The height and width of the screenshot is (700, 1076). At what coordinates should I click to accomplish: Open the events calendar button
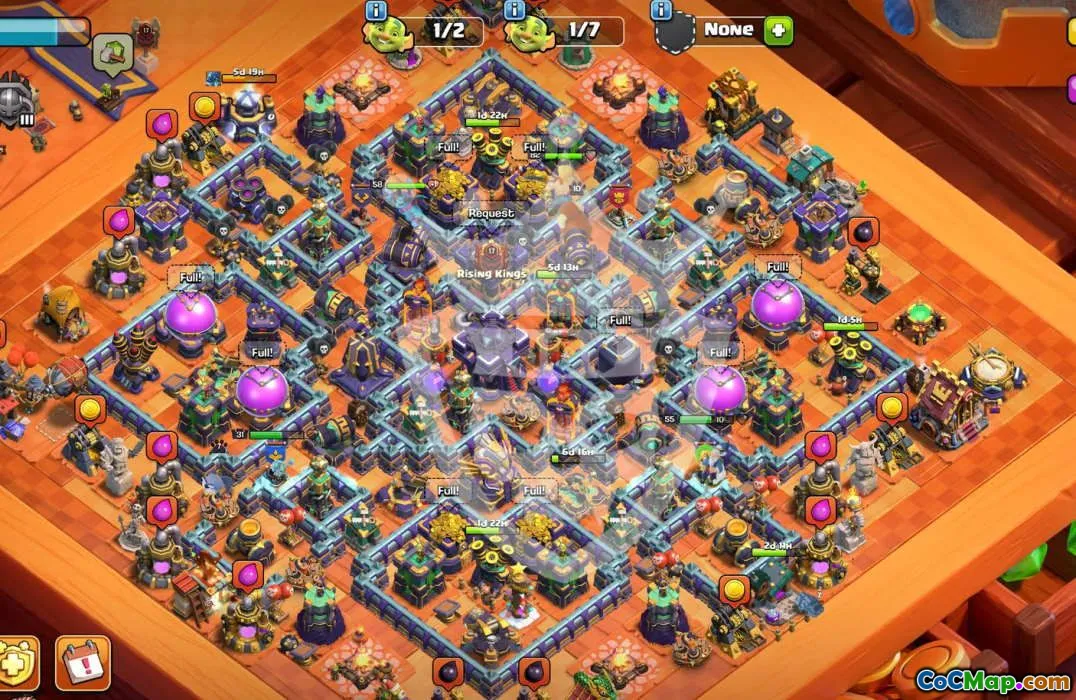[82, 662]
